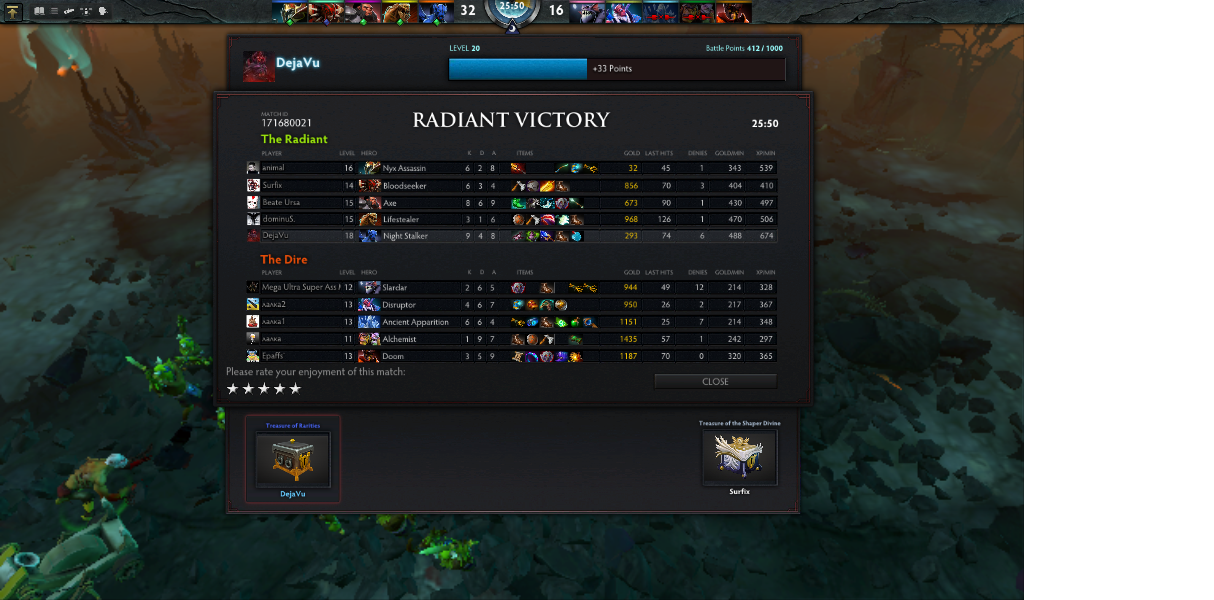Open the dashboard button in top-left corner
This screenshot has height=600, width=1214.
tap(13, 12)
